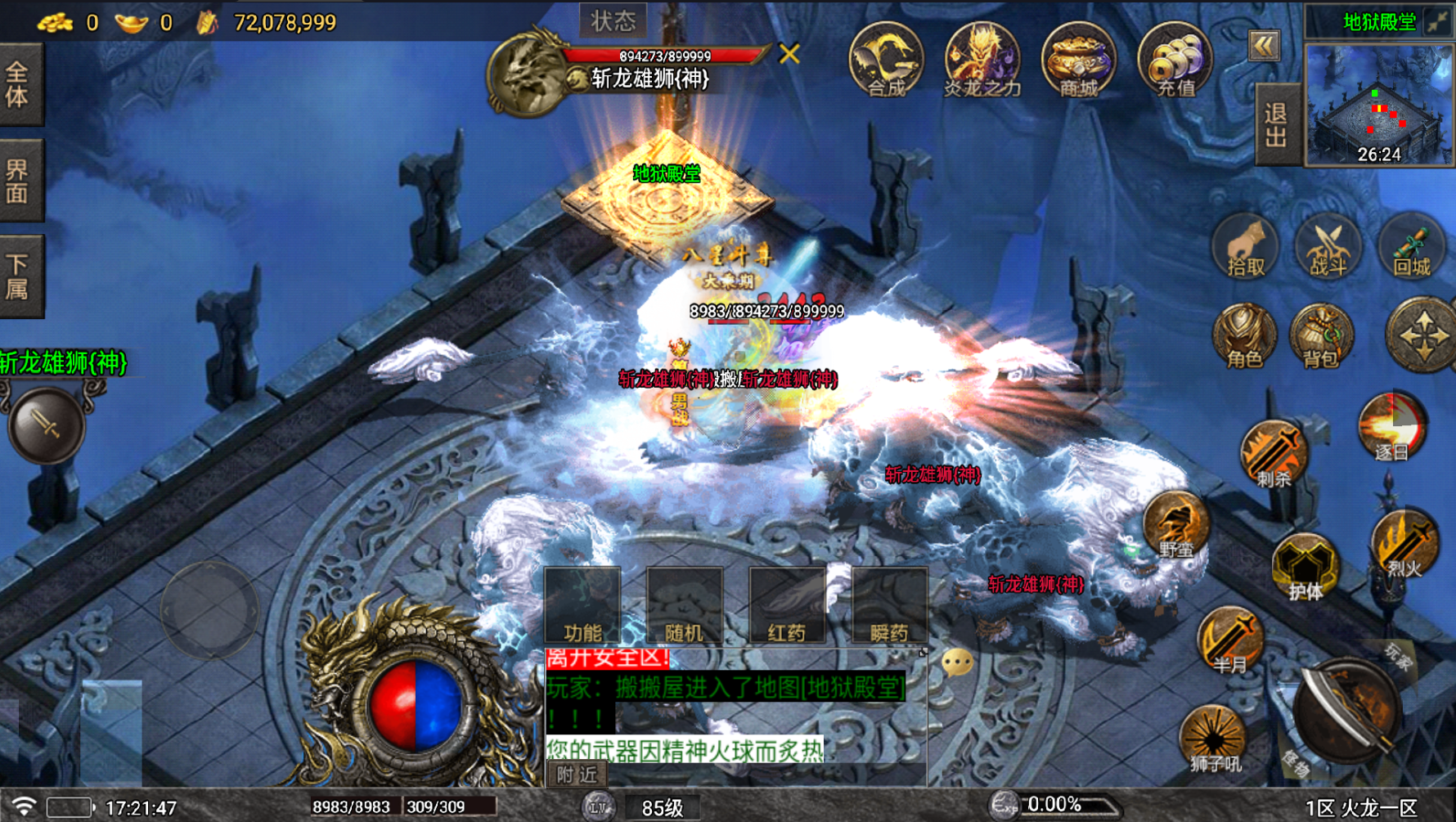
Task: Open the 炎龙之力 dragon power panel
Action: 982,61
